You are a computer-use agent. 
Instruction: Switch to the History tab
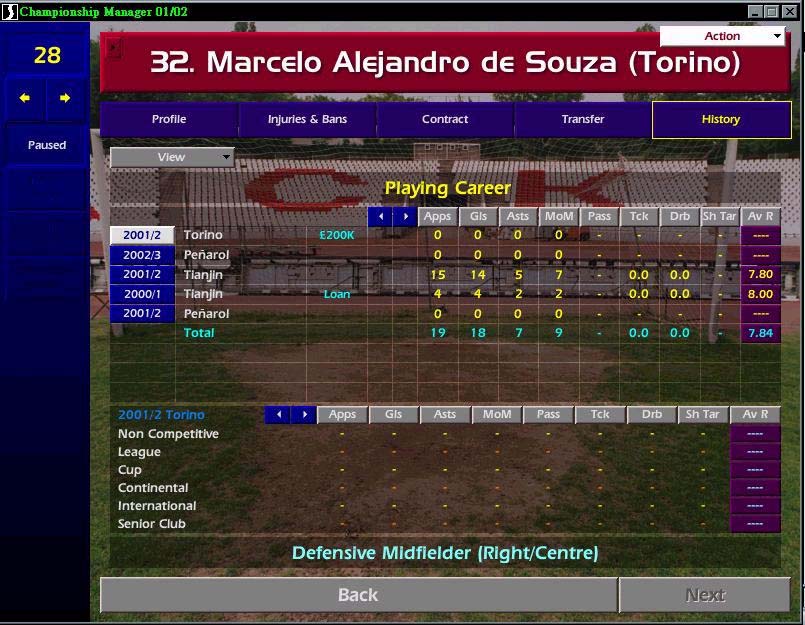(720, 119)
